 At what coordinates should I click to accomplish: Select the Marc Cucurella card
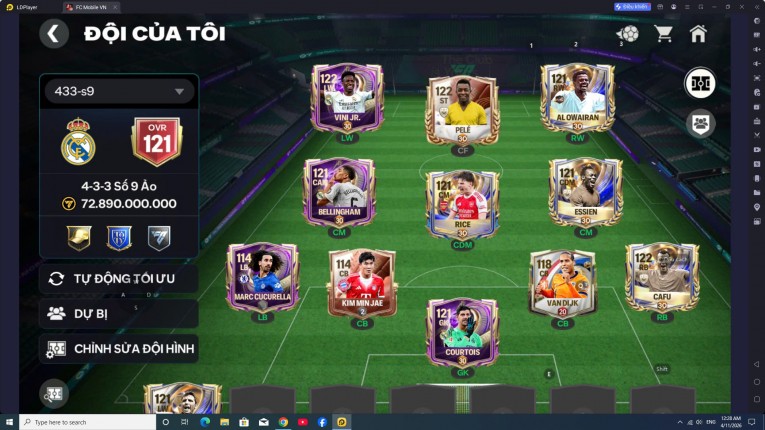[x=262, y=278]
